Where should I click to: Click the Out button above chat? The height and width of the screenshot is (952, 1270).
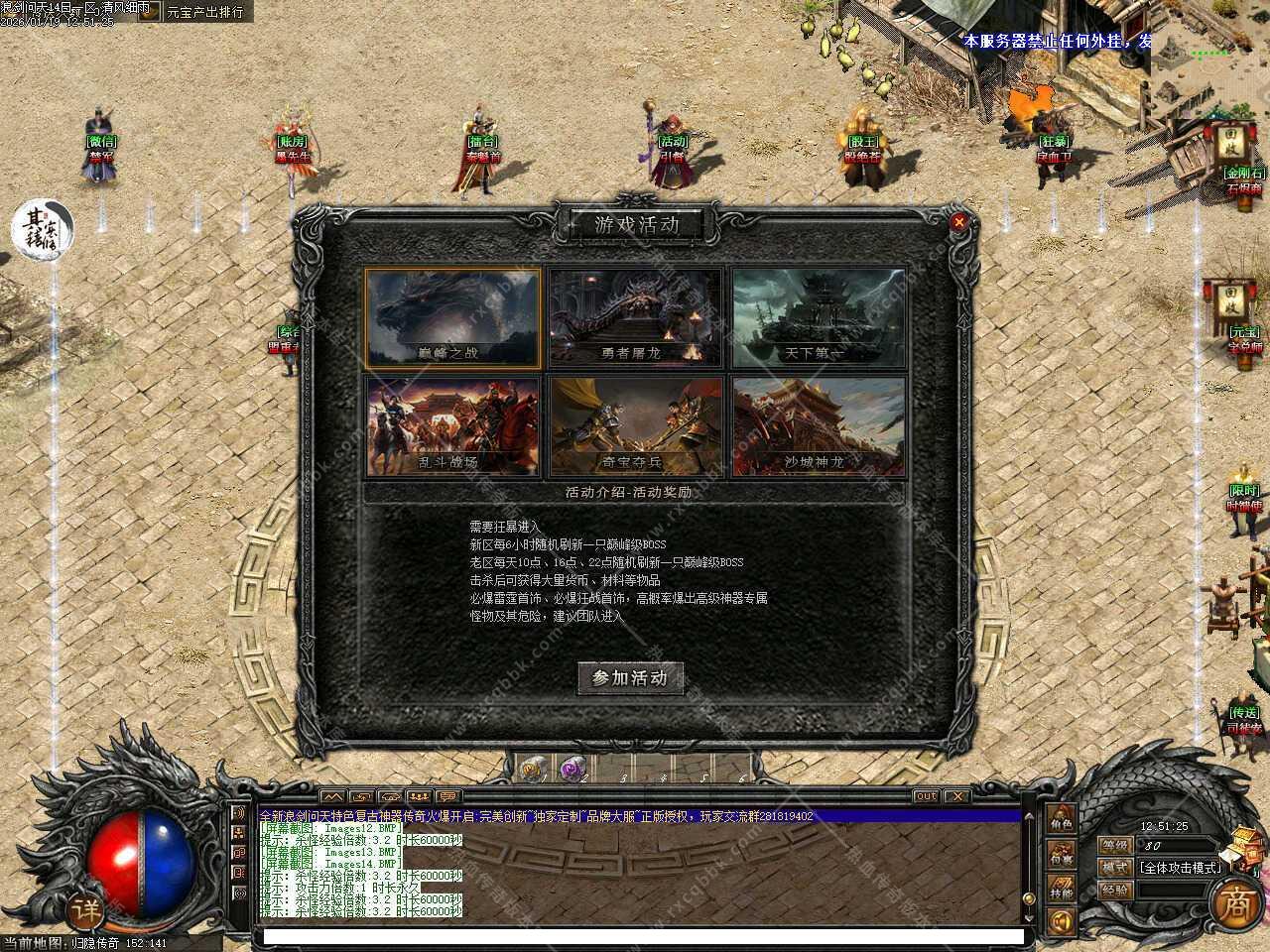tap(925, 796)
